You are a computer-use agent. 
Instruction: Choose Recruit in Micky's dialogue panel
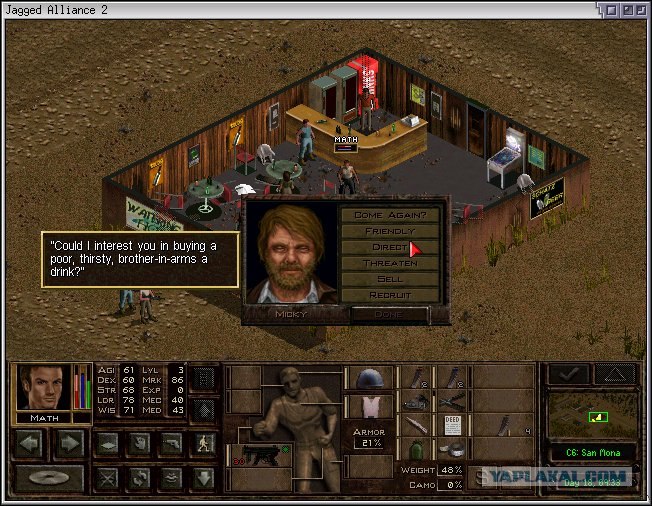(x=389, y=296)
